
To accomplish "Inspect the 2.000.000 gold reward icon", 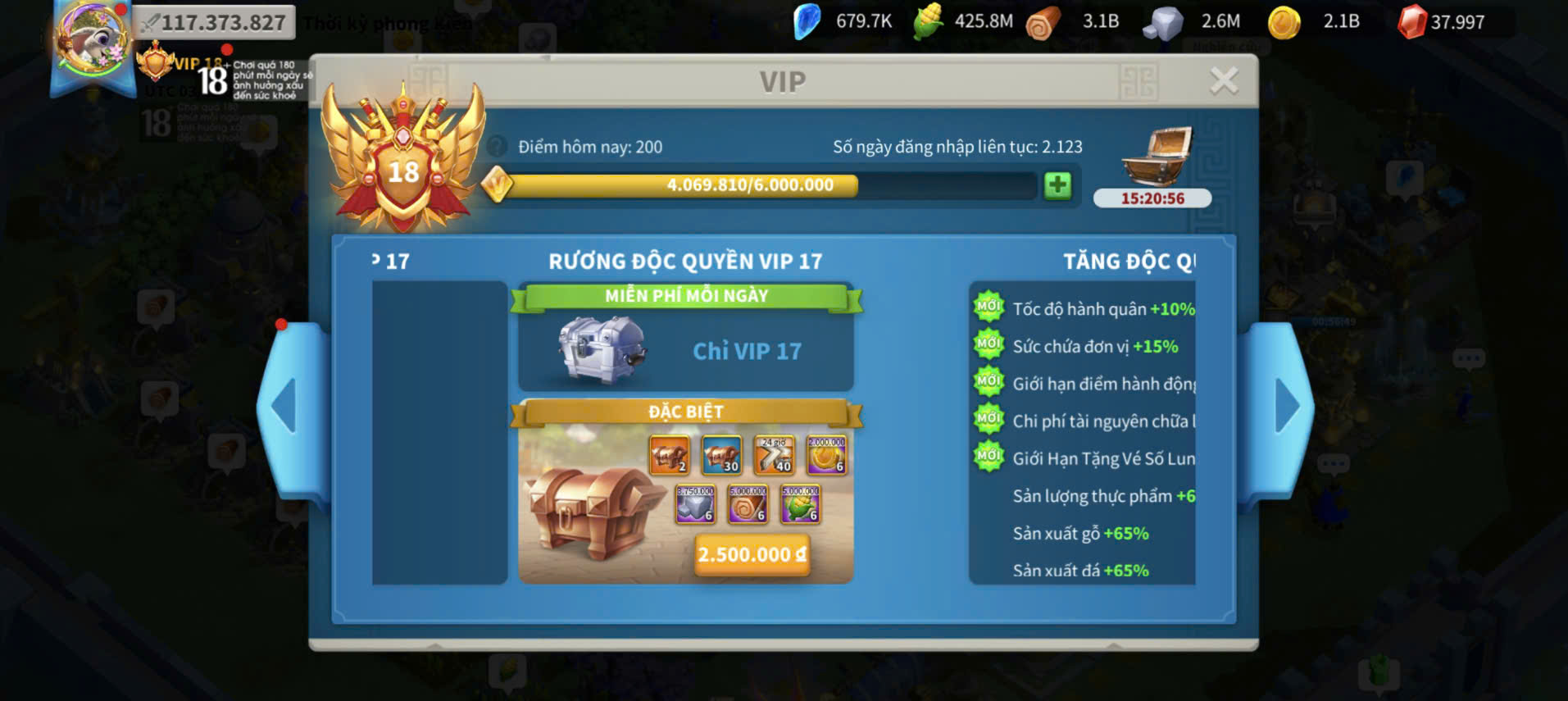I will [826, 455].
